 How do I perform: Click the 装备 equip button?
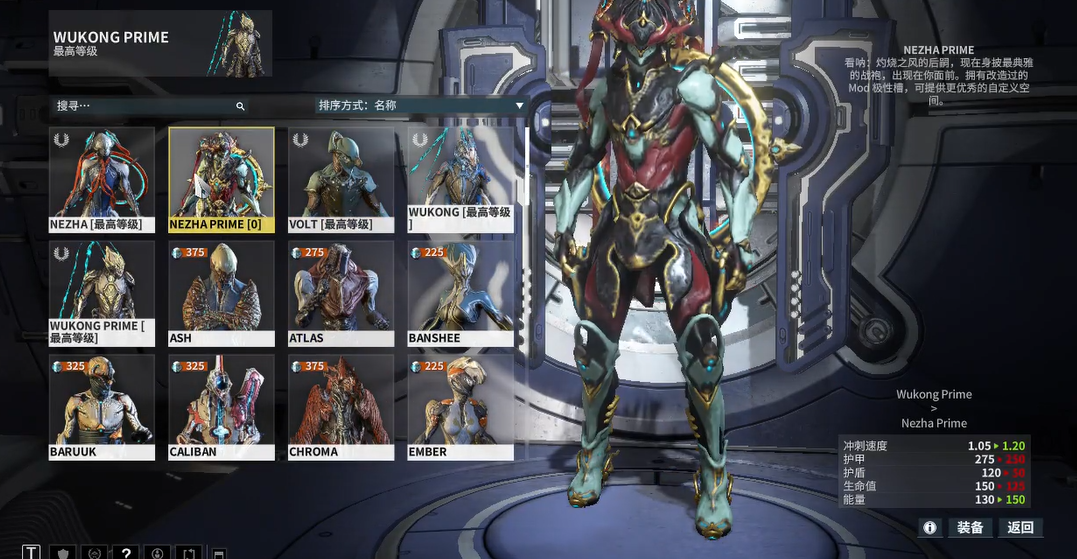click(x=970, y=527)
